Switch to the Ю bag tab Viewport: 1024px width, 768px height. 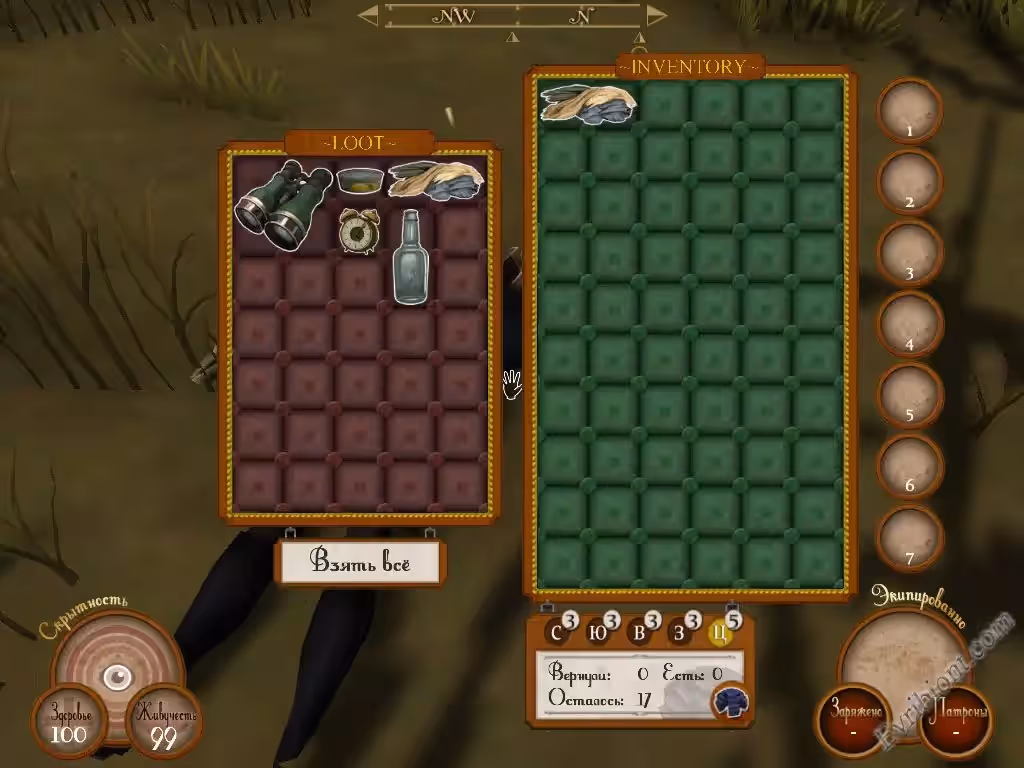[x=597, y=632]
